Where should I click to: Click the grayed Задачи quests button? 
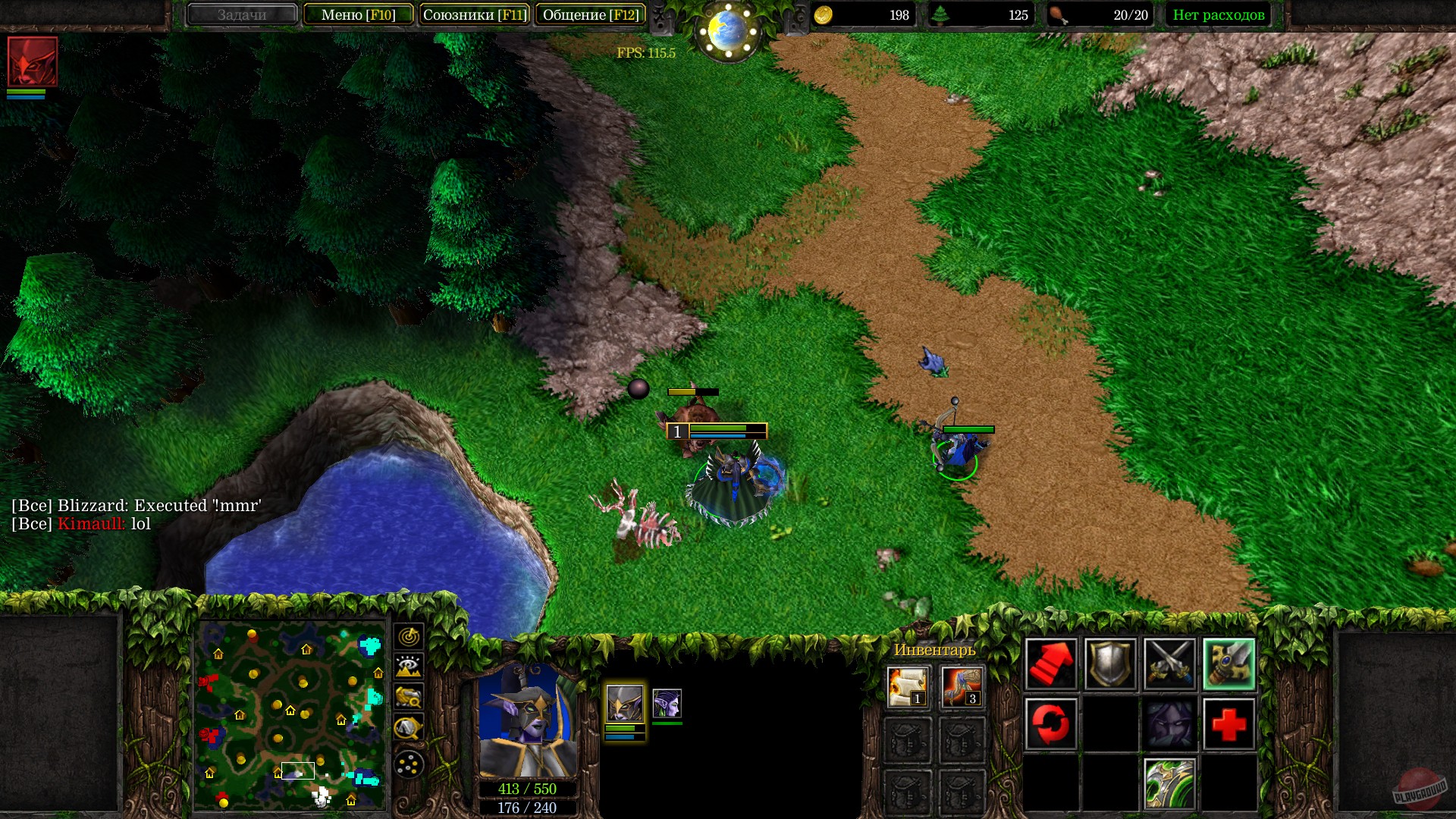point(242,14)
